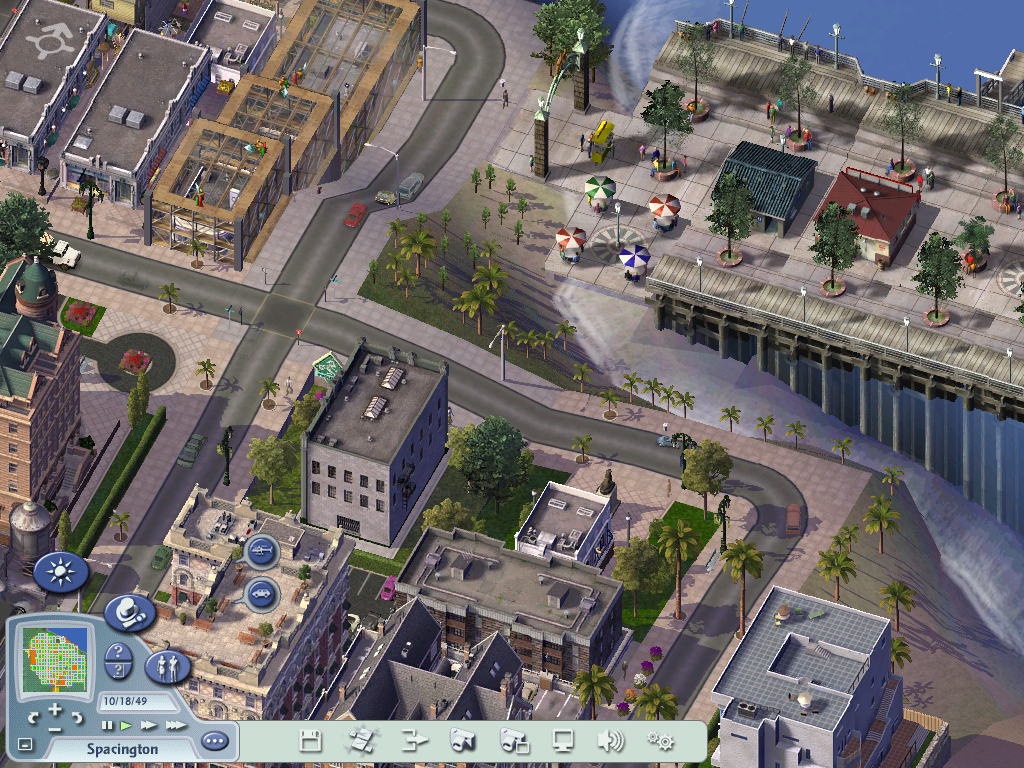Zoom out with the minus button
This screenshot has height=768, width=1024.
55,728
